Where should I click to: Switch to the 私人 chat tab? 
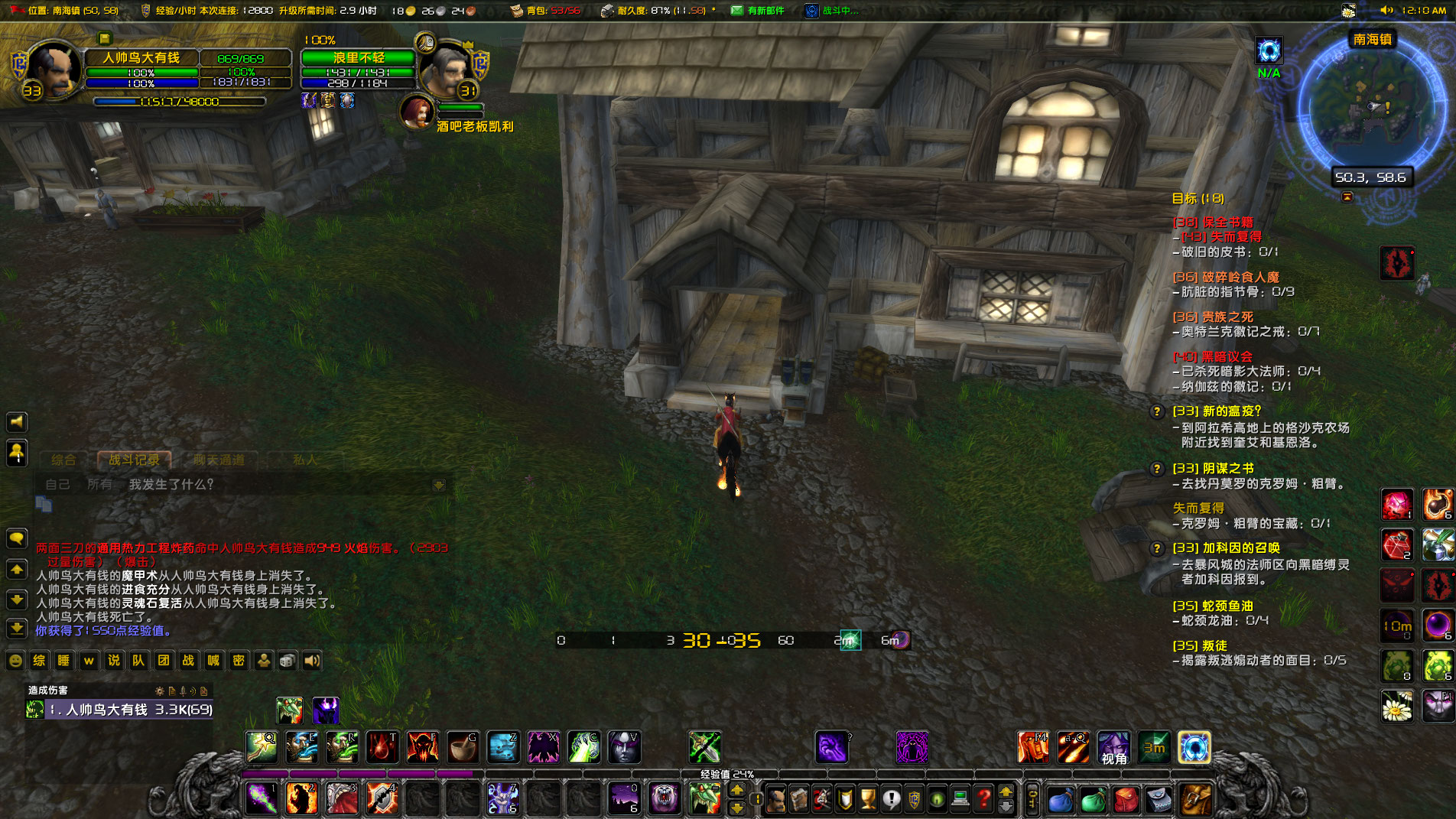click(305, 460)
